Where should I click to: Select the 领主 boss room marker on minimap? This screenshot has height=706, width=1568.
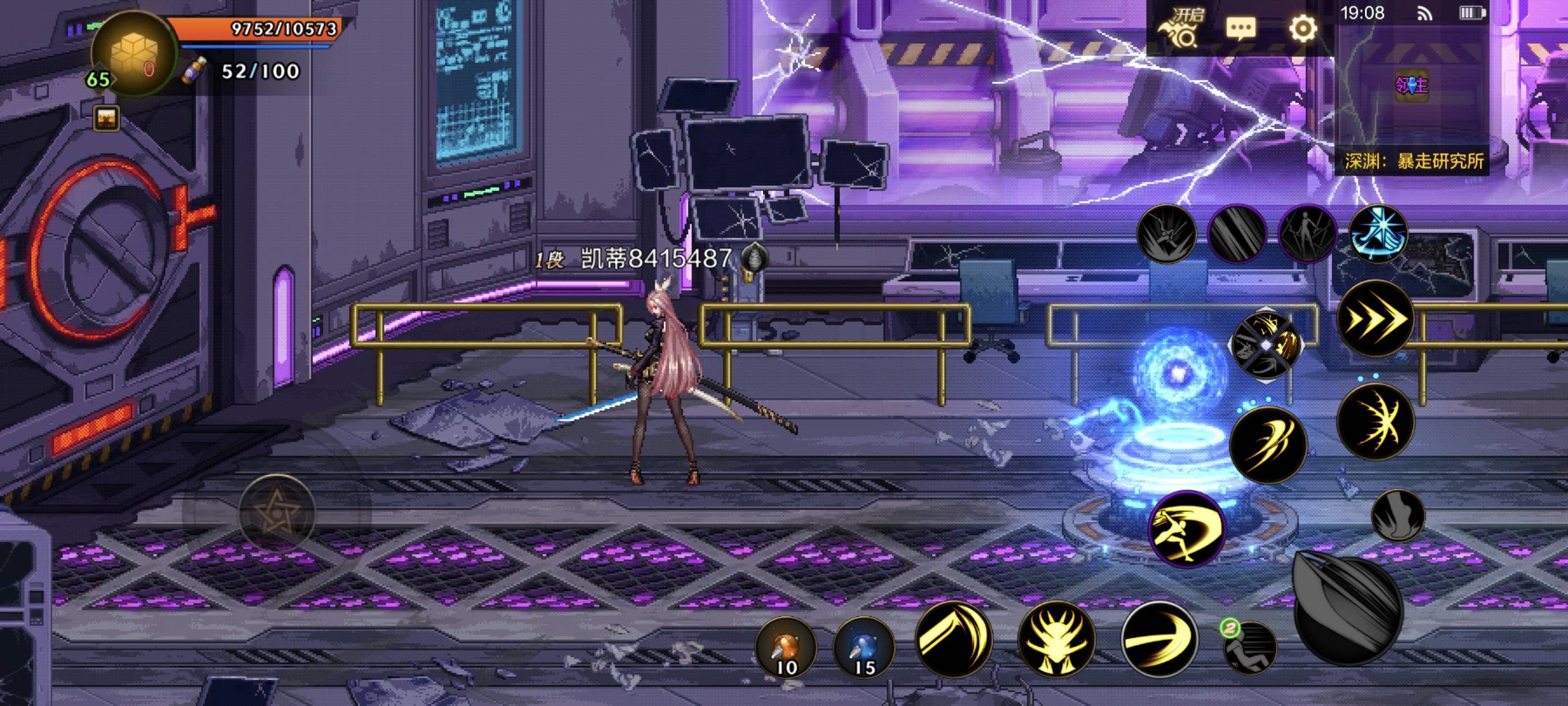coord(1411,85)
